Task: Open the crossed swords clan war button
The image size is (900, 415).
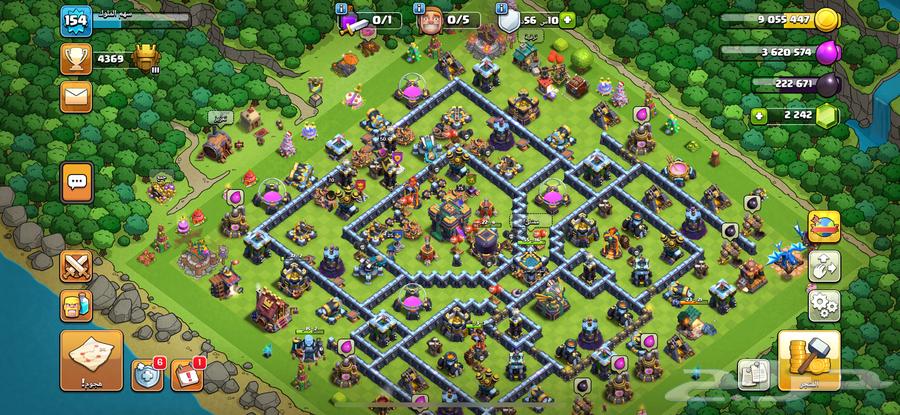Action: click(77, 265)
